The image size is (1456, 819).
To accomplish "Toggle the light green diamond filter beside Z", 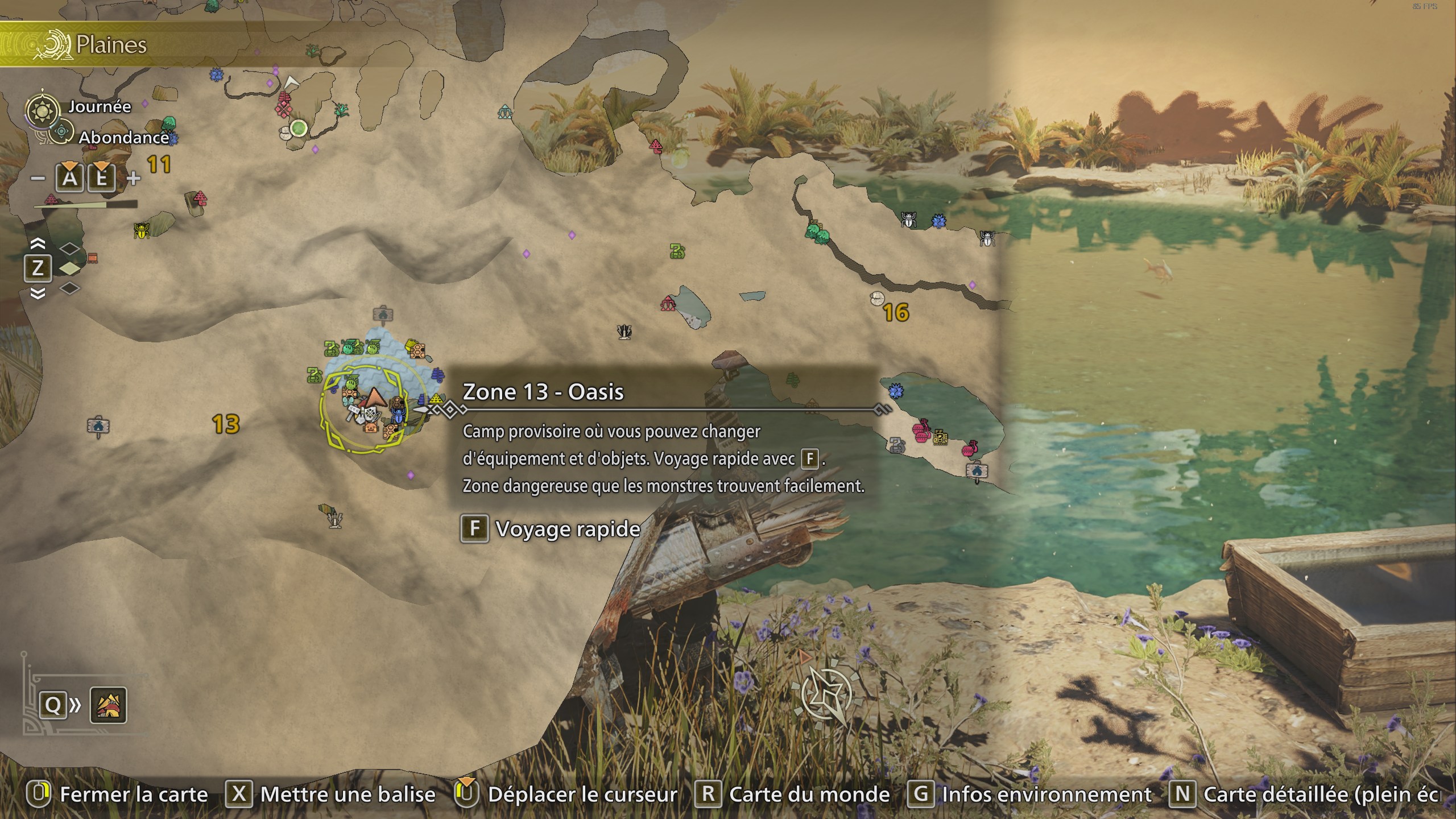I will pos(69,269).
